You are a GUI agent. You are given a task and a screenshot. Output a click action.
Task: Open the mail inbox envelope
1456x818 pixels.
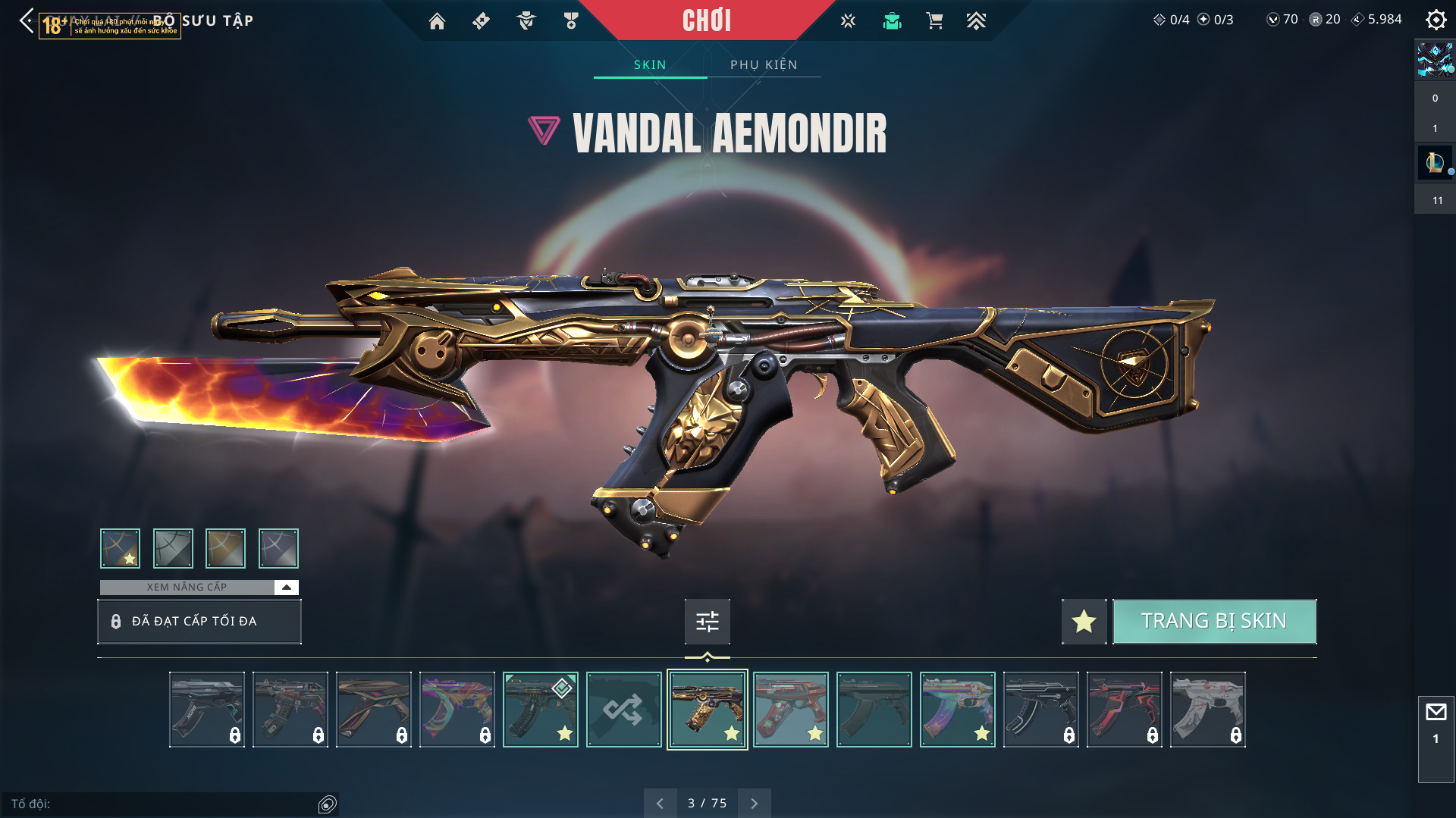point(1436,712)
